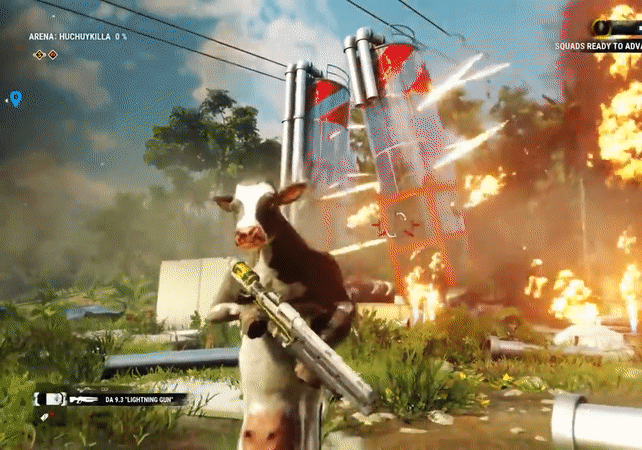Select the circular squad emblem icon
Screen dimensions: 642x450
[x=602, y=27]
